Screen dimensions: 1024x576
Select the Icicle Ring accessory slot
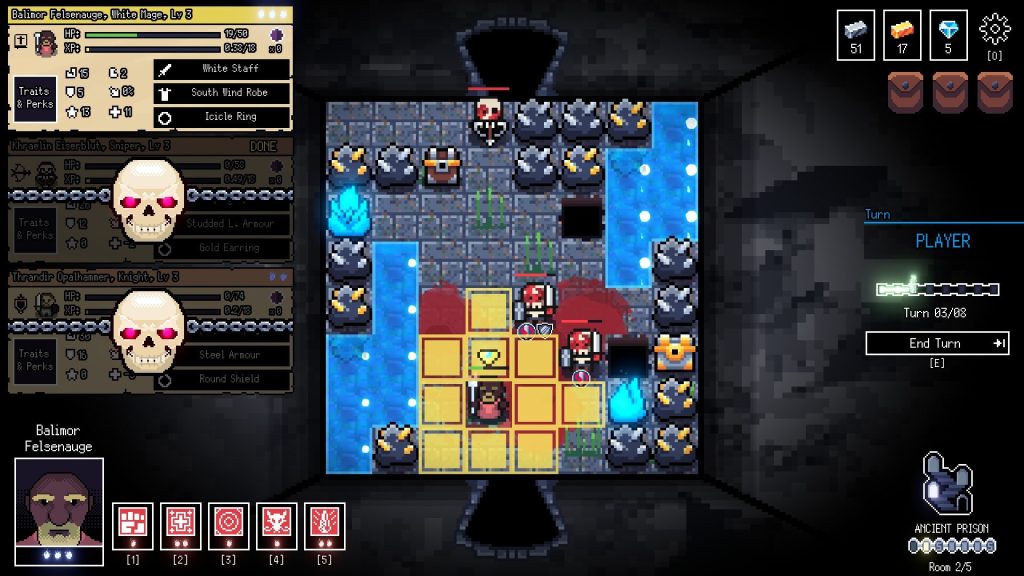click(222, 117)
